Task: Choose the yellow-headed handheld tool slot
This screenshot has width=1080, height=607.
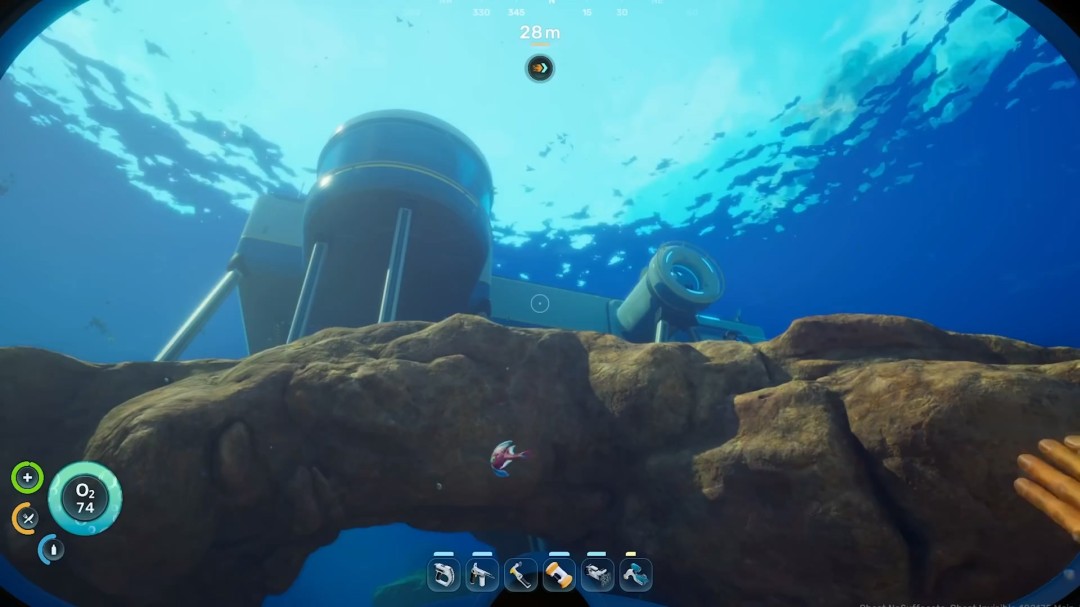Action: (520, 574)
